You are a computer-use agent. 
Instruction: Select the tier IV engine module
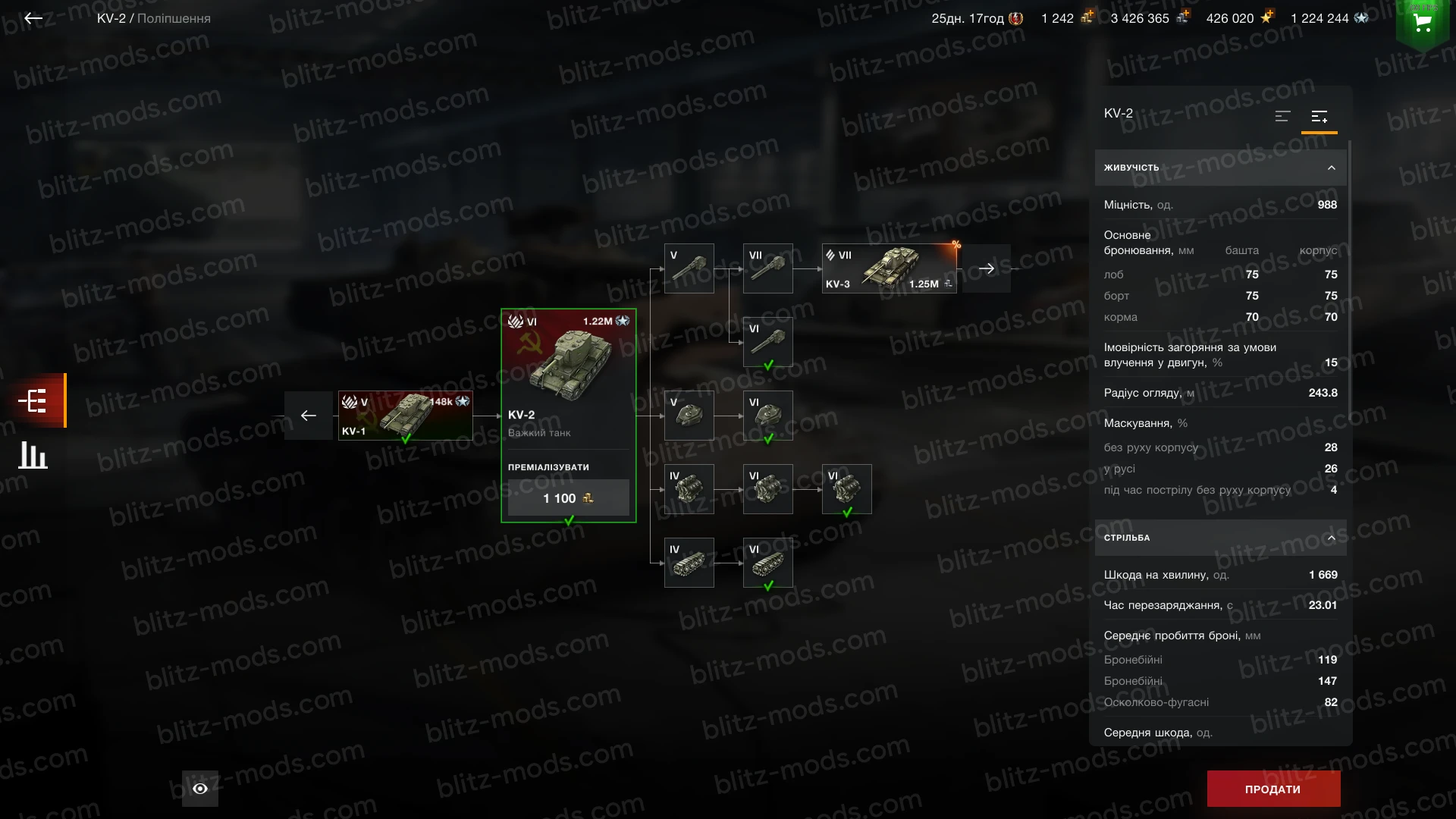689,489
